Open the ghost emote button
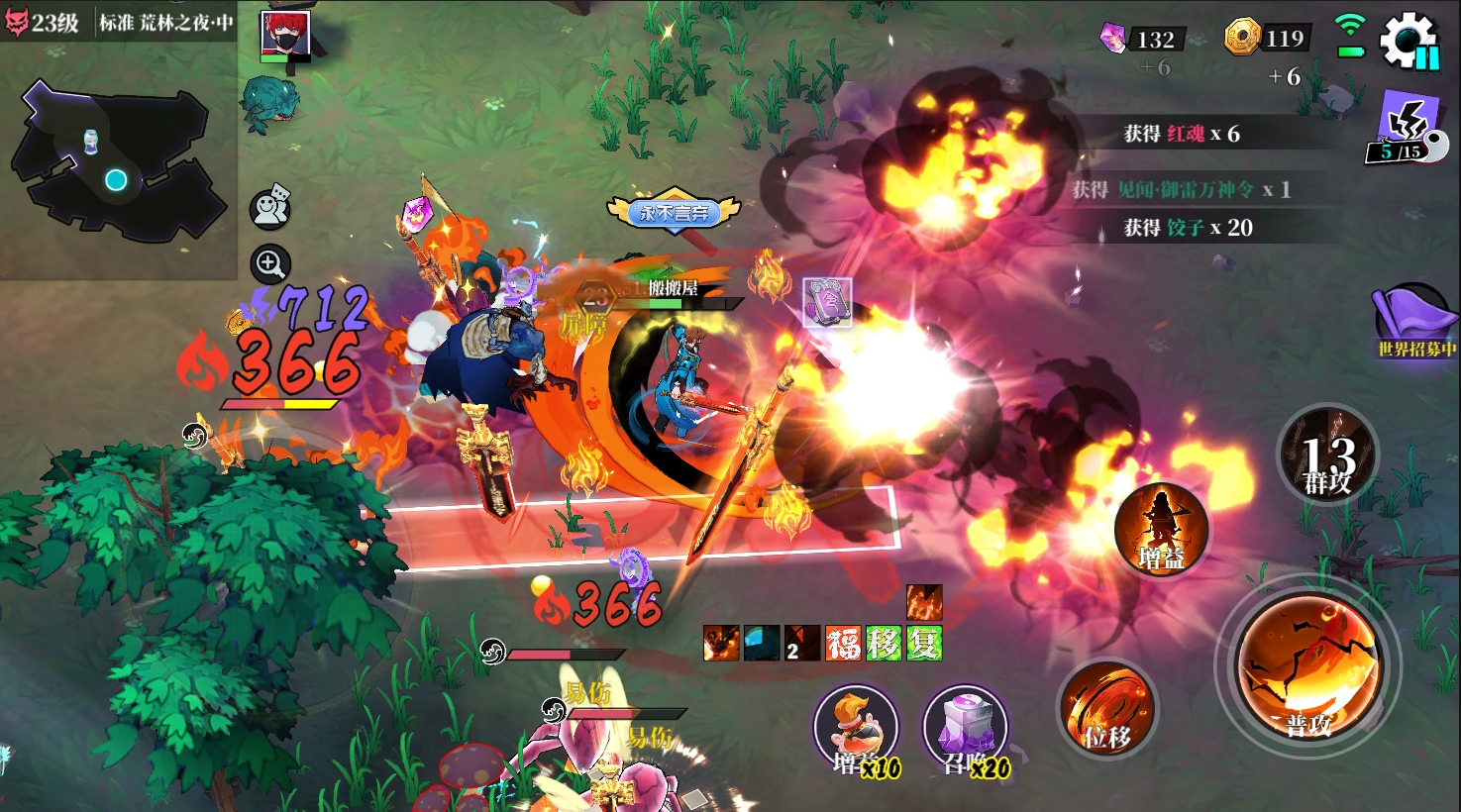1461x812 pixels. [270, 206]
